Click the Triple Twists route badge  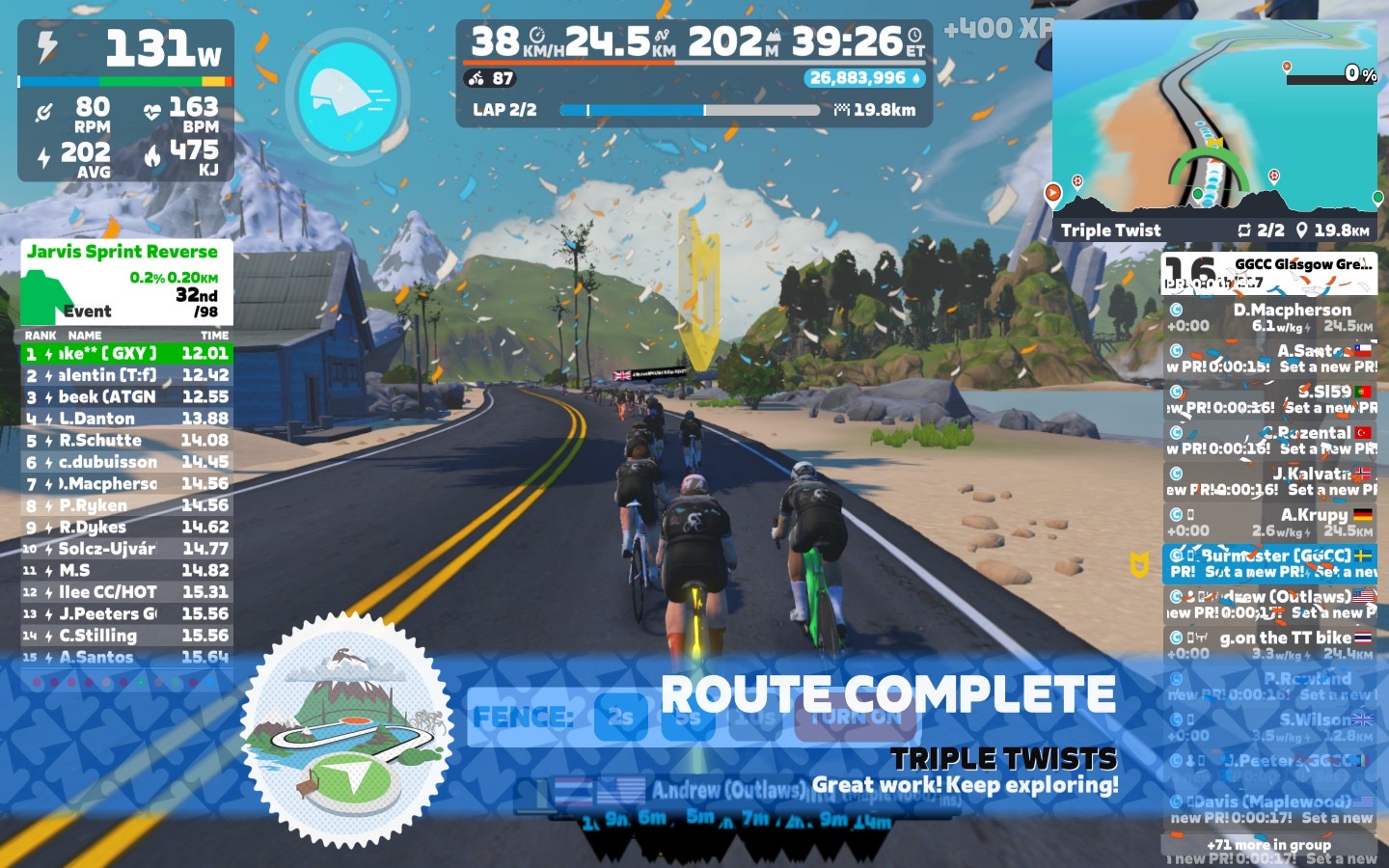pyautogui.click(x=345, y=743)
